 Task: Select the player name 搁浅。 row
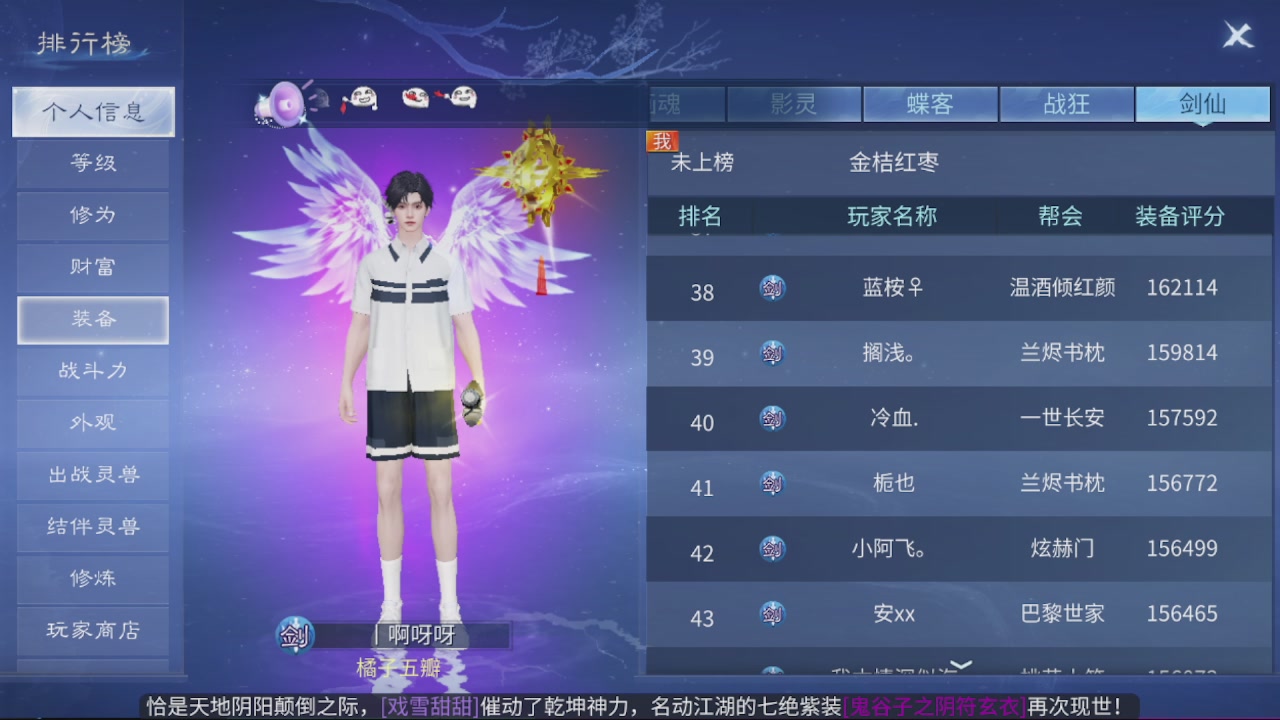pos(891,353)
